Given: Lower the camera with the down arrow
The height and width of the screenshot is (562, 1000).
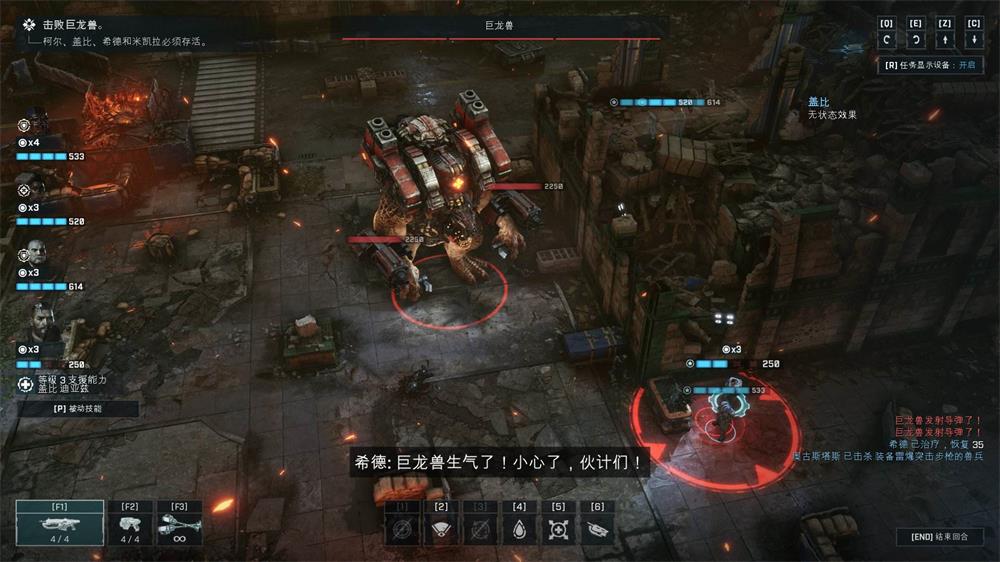Looking at the screenshot, I should tap(975, 40).
